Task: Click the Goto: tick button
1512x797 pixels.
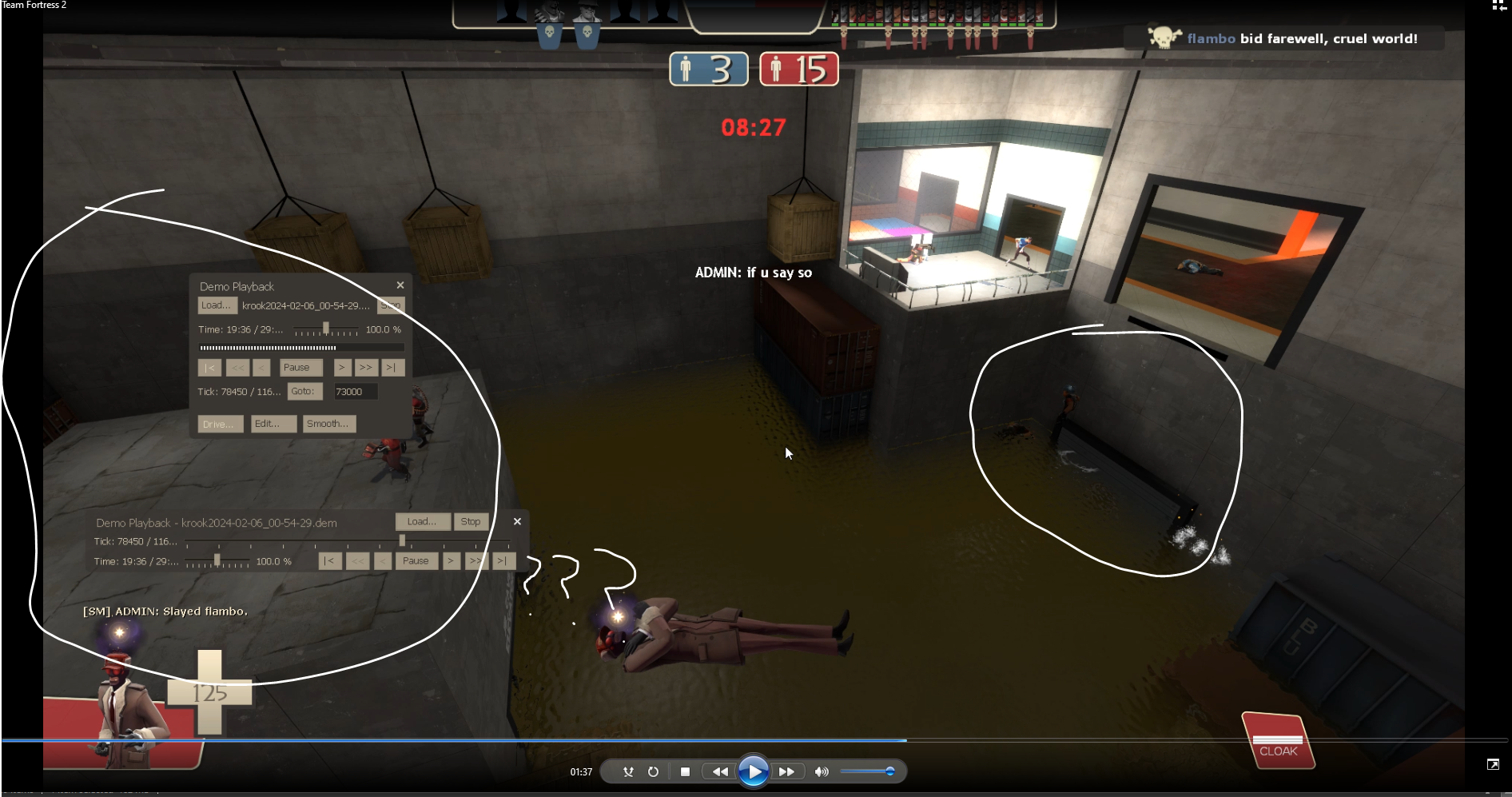Action: pyautogui.click(x=304, y=392)
